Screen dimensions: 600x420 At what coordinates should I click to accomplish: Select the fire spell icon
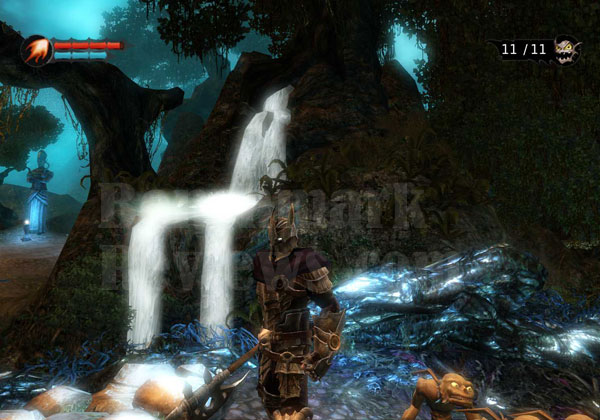tap(36, 49)
